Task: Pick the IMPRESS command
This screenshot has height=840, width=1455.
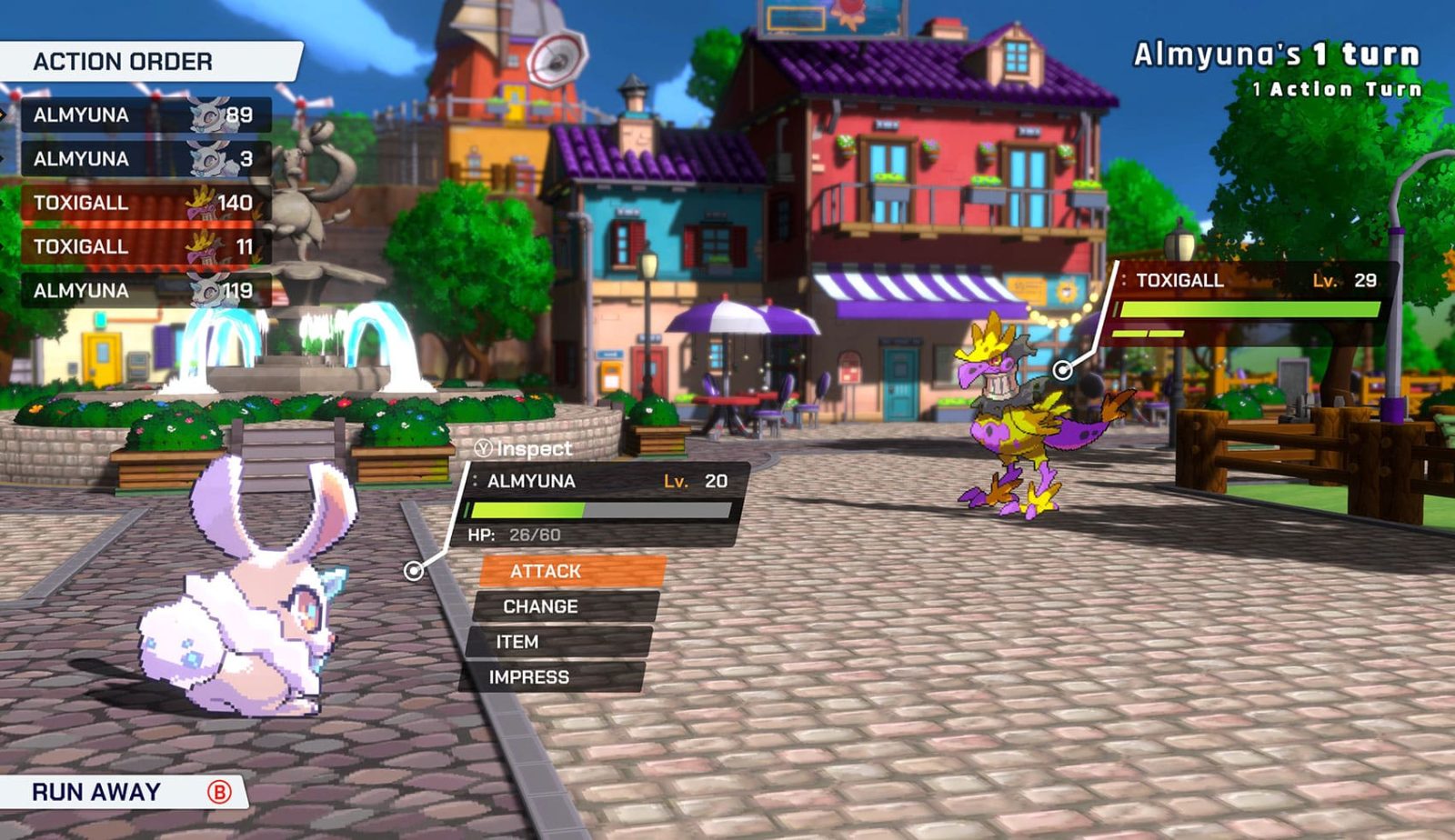Action: pos(552,677)
